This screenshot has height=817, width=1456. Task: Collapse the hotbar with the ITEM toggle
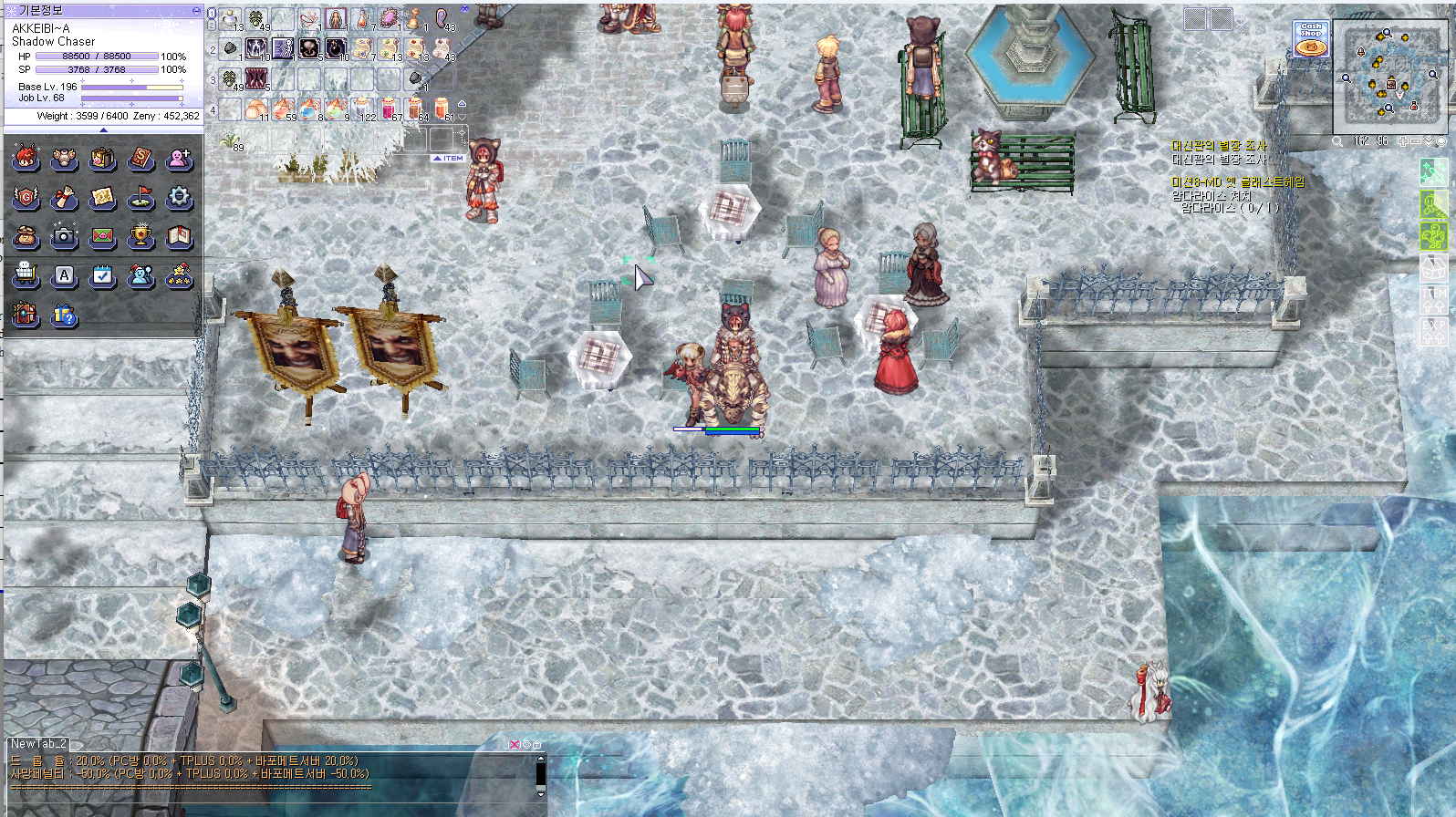coord(449,159)
